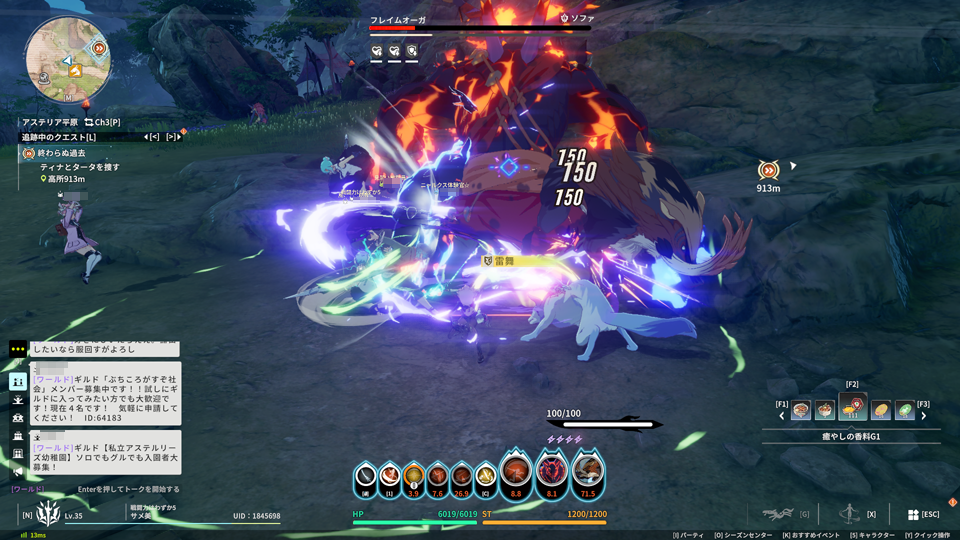The height and width of the screenshot is (540, 960).
Task: Activate the skill showing 71.5 cooldown
Action: 587,470
